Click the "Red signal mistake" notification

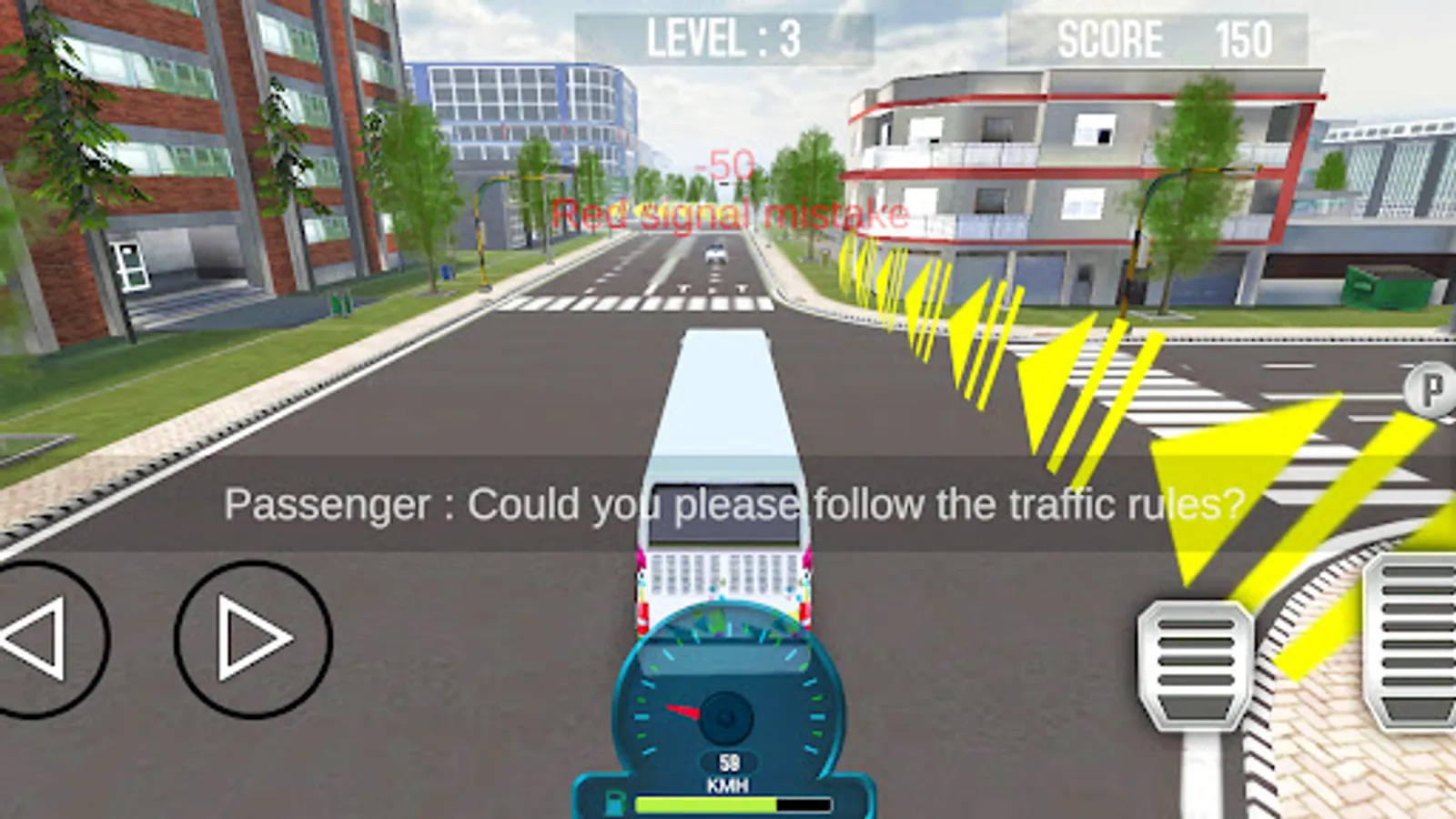731,213
